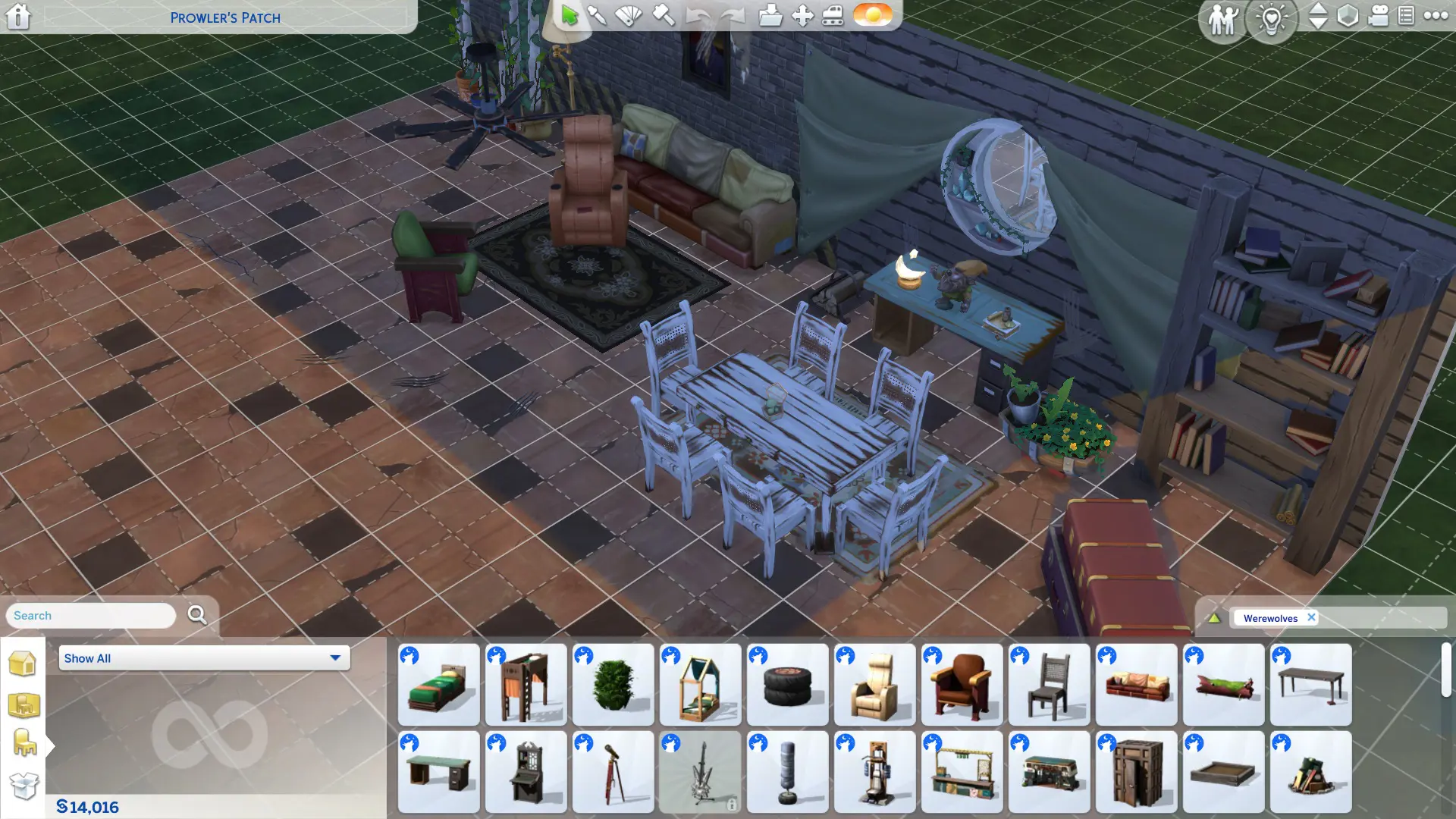The height and width of the screenshot is (819, 1456).
Task: Toggle the build tips lightbulb
Action: [1271, 20]
